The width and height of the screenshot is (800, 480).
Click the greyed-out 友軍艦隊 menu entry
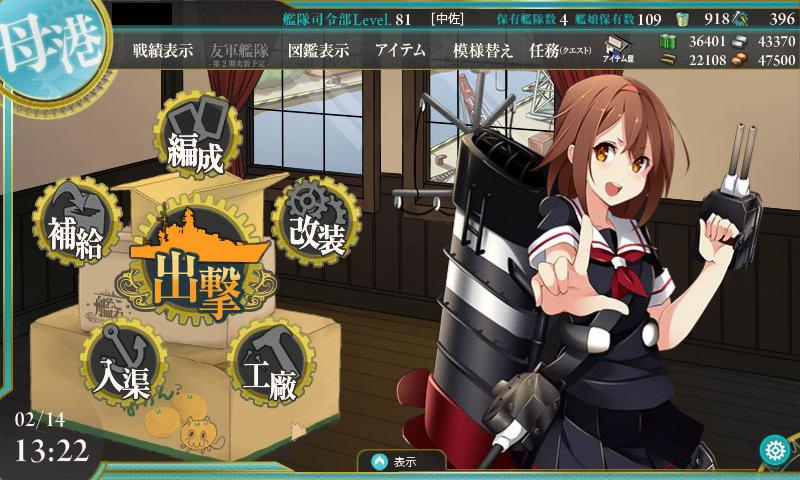[x=240, y=51]
